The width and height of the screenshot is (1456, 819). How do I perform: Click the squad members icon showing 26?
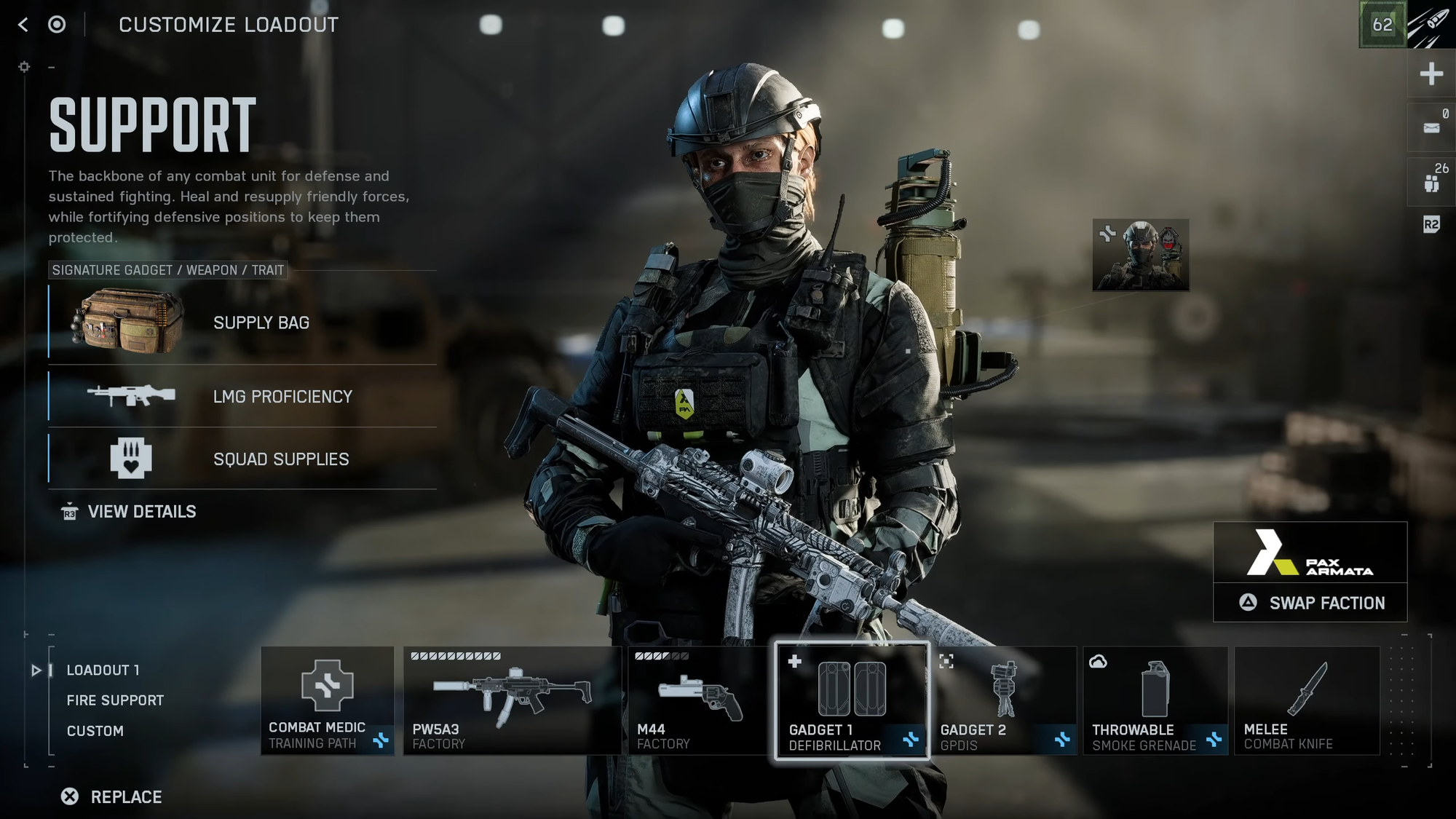pos(1430,181)
